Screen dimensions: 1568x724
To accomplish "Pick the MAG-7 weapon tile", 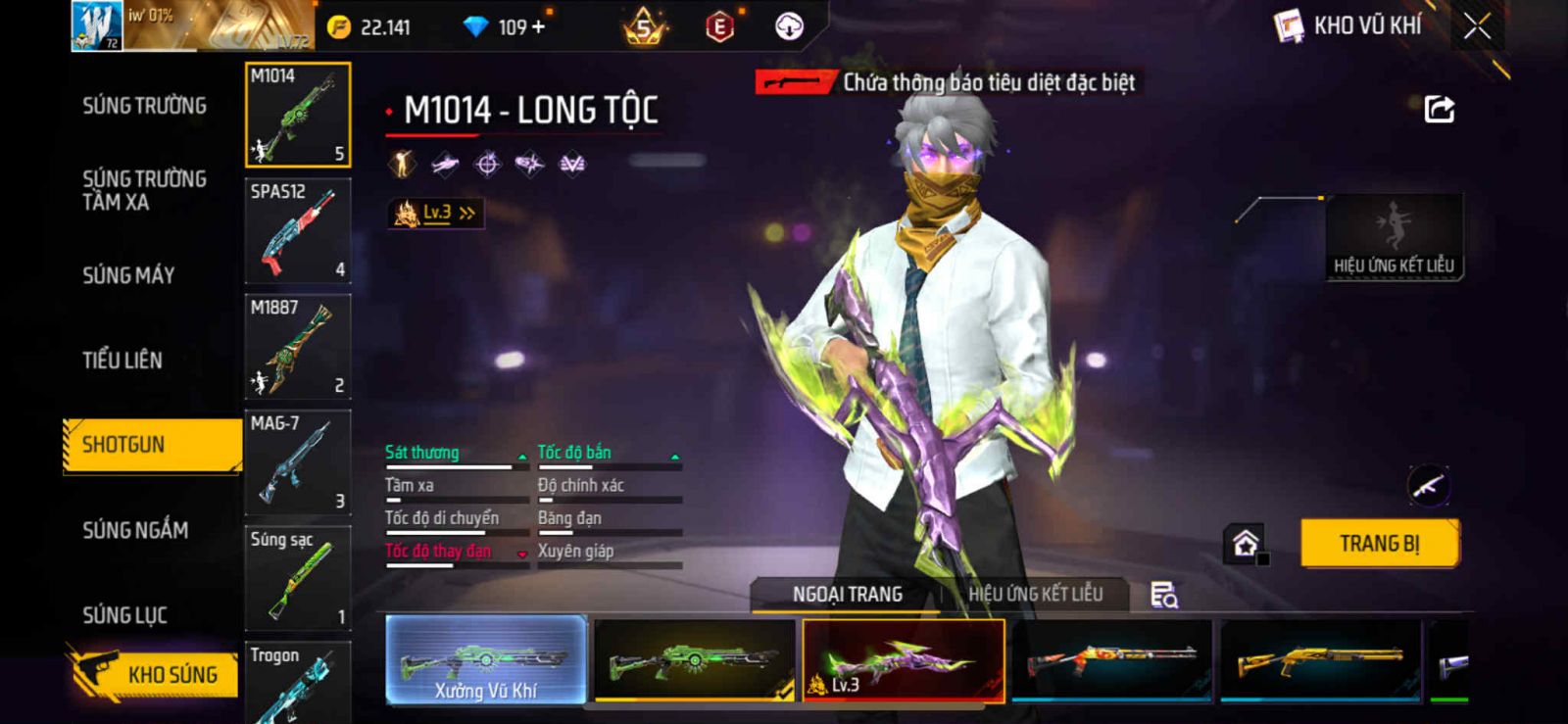I will (x=297, y=462).
